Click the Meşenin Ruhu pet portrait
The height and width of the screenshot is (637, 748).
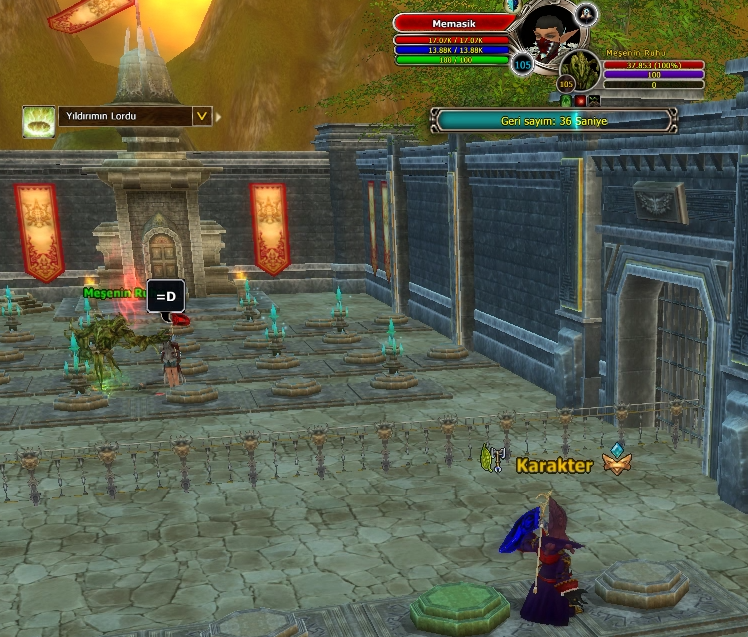tap(581, 69)
